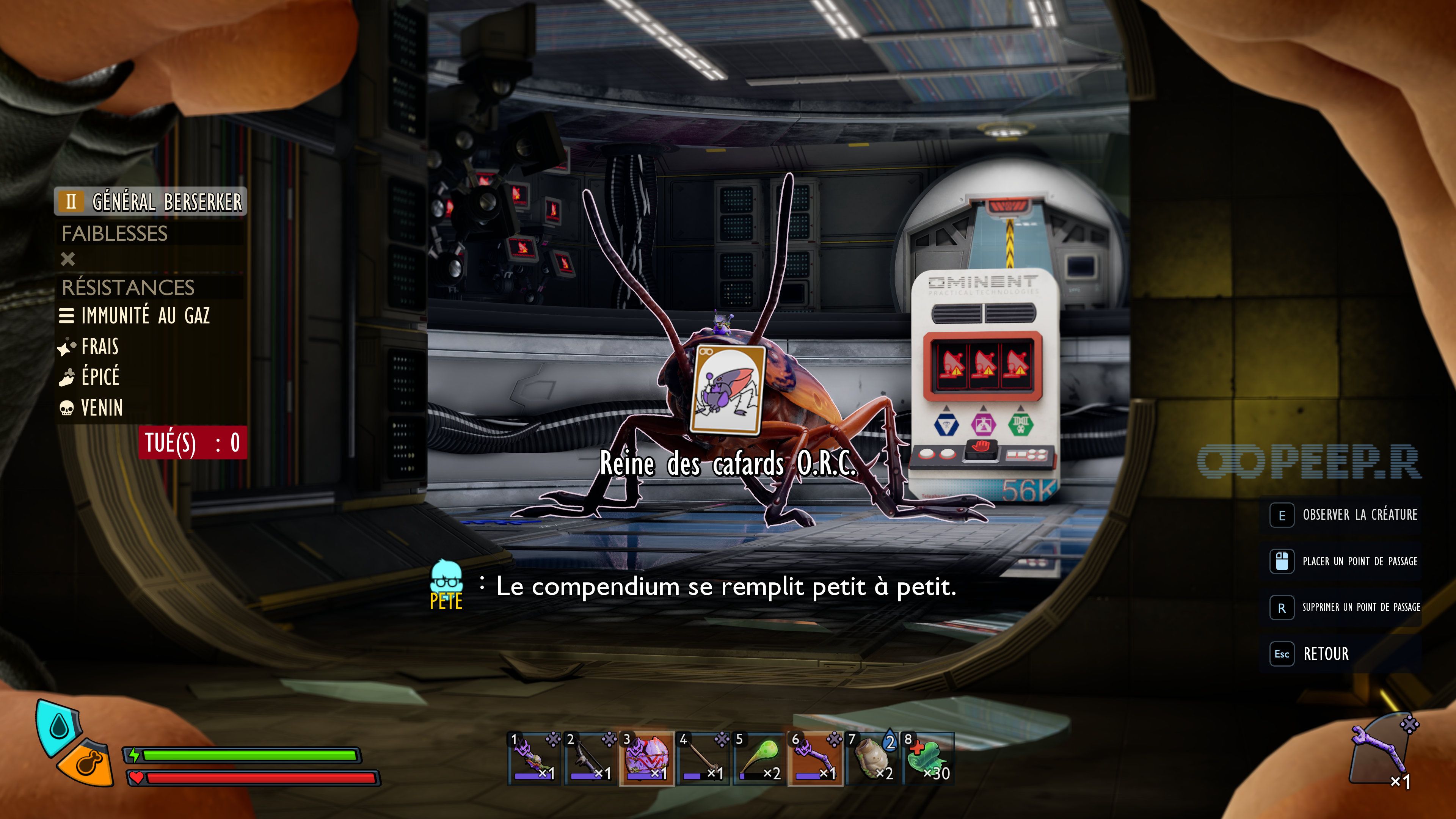The height and width of the screenshot is (819, 1456).
Task: Select the purple dagger in hotbar slot 1
Action: coord(533,758)
